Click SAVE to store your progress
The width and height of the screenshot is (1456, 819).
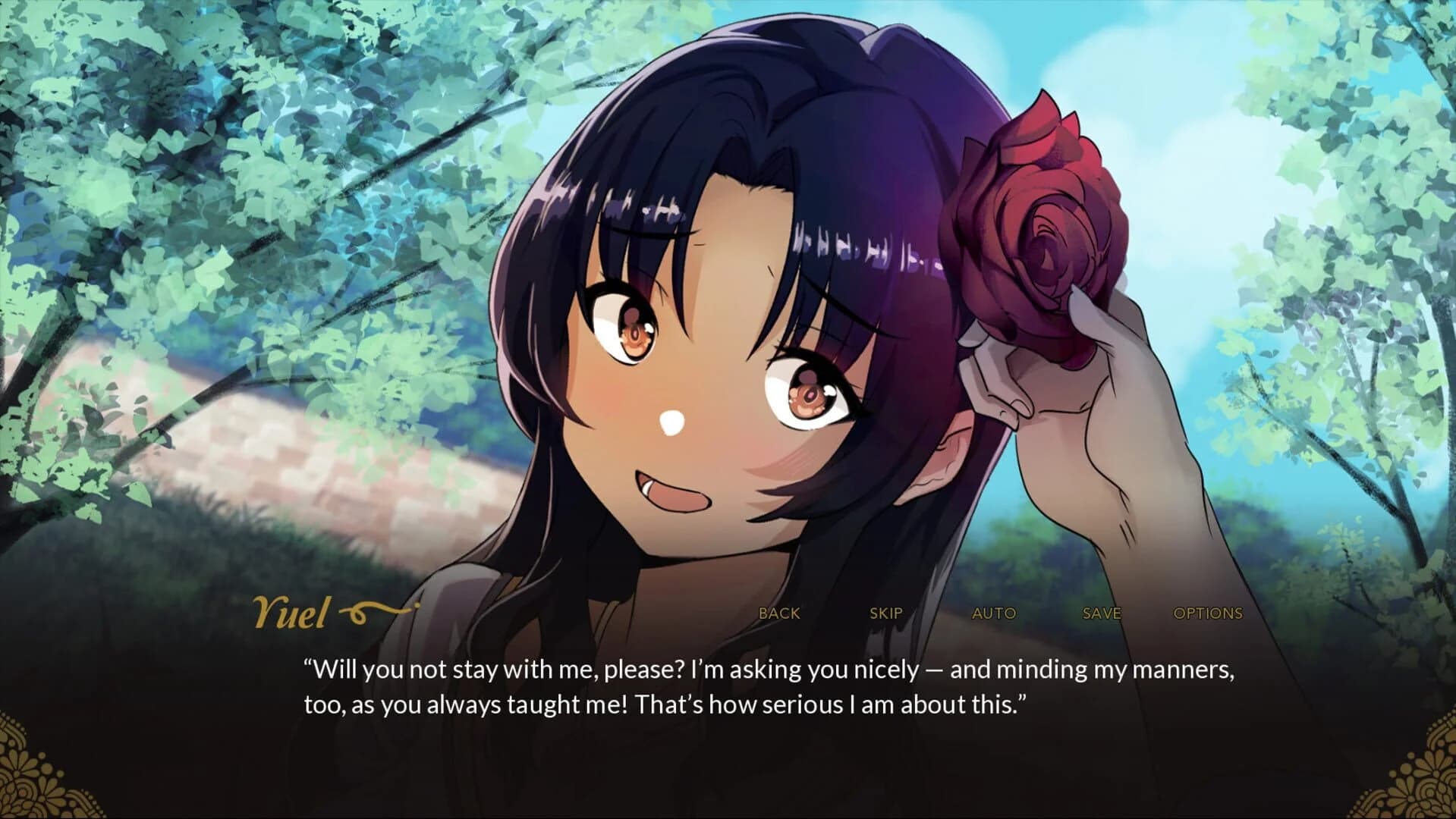pyautogui.click(x=1102, y=613)
